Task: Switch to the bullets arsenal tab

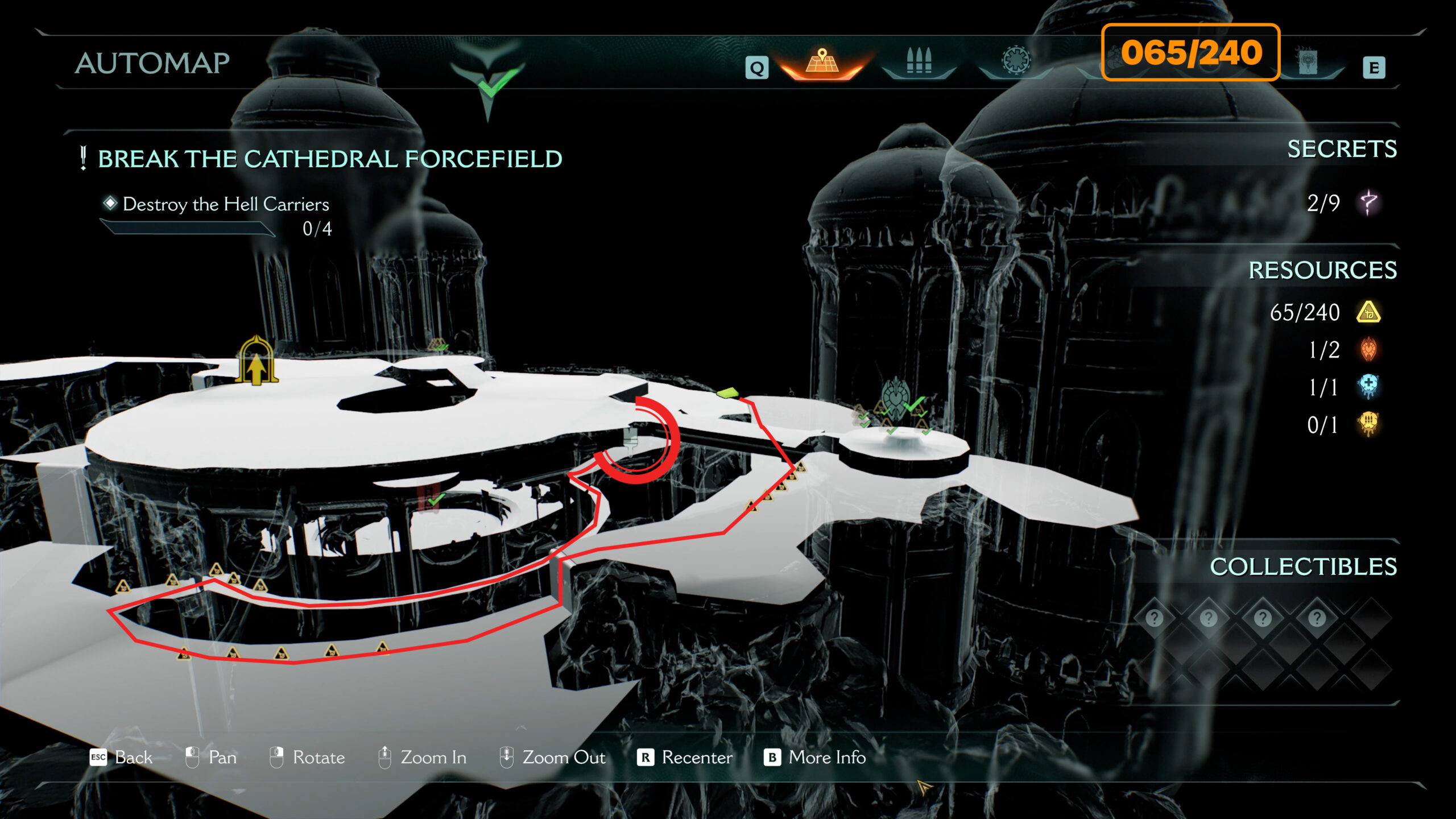Action: [x=919, y=61]
